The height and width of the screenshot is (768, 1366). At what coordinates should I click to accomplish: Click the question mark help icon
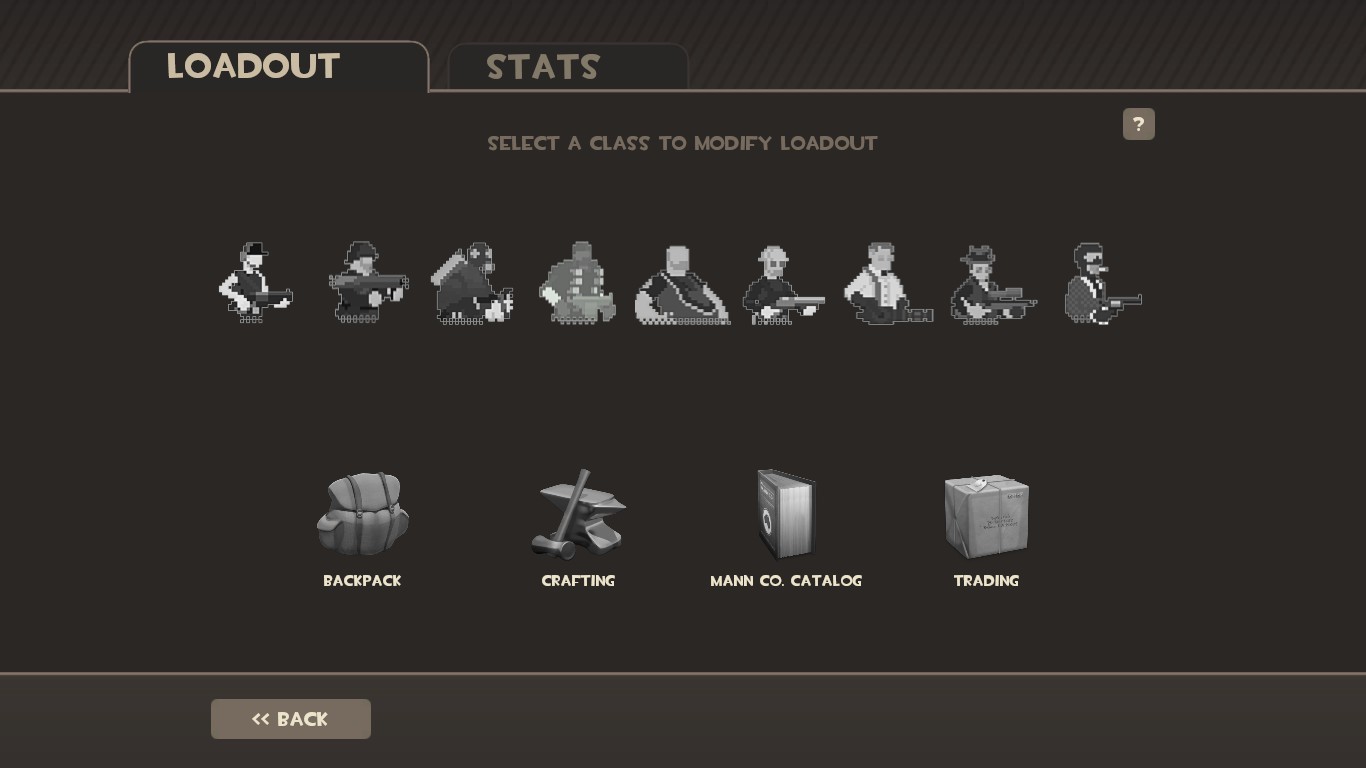click(1139, 124)
